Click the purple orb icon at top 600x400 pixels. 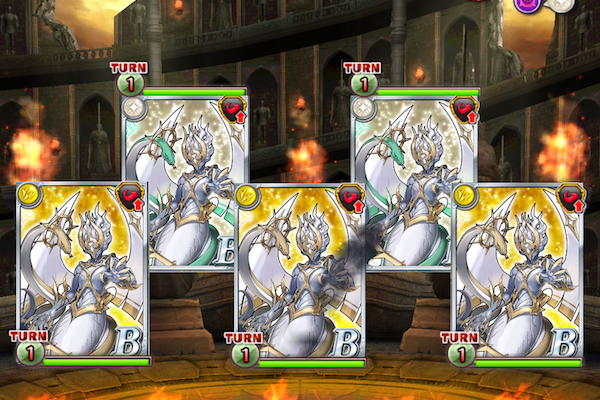point(527,5)
